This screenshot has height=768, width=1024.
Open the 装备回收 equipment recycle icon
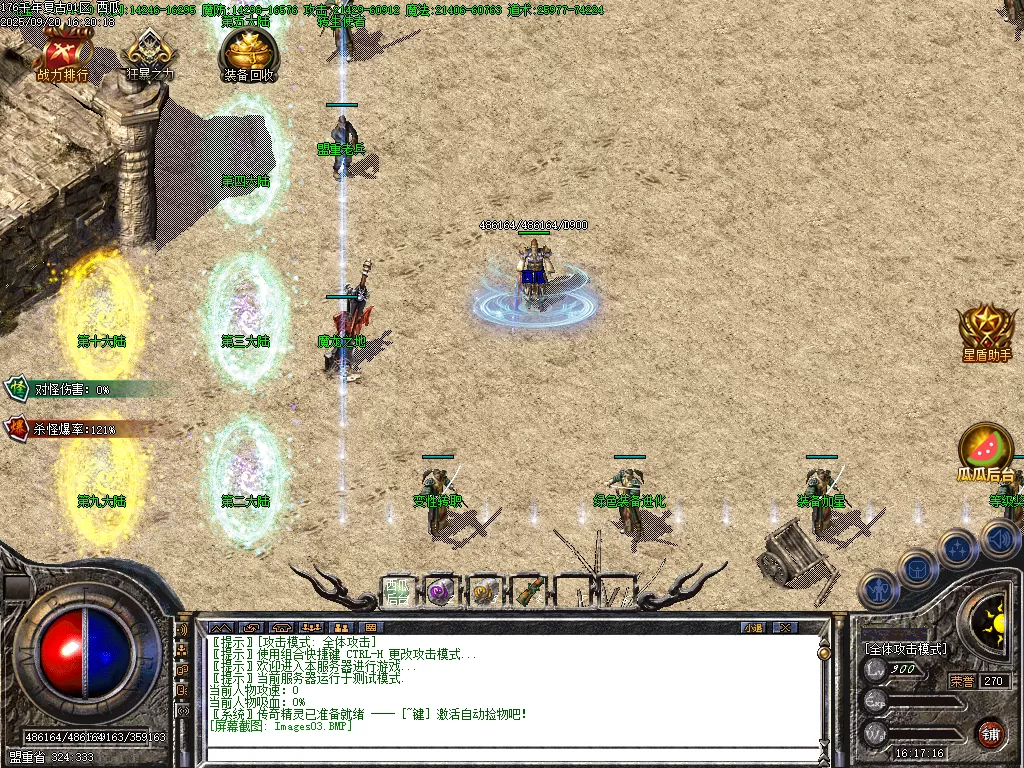click(249, 53)
